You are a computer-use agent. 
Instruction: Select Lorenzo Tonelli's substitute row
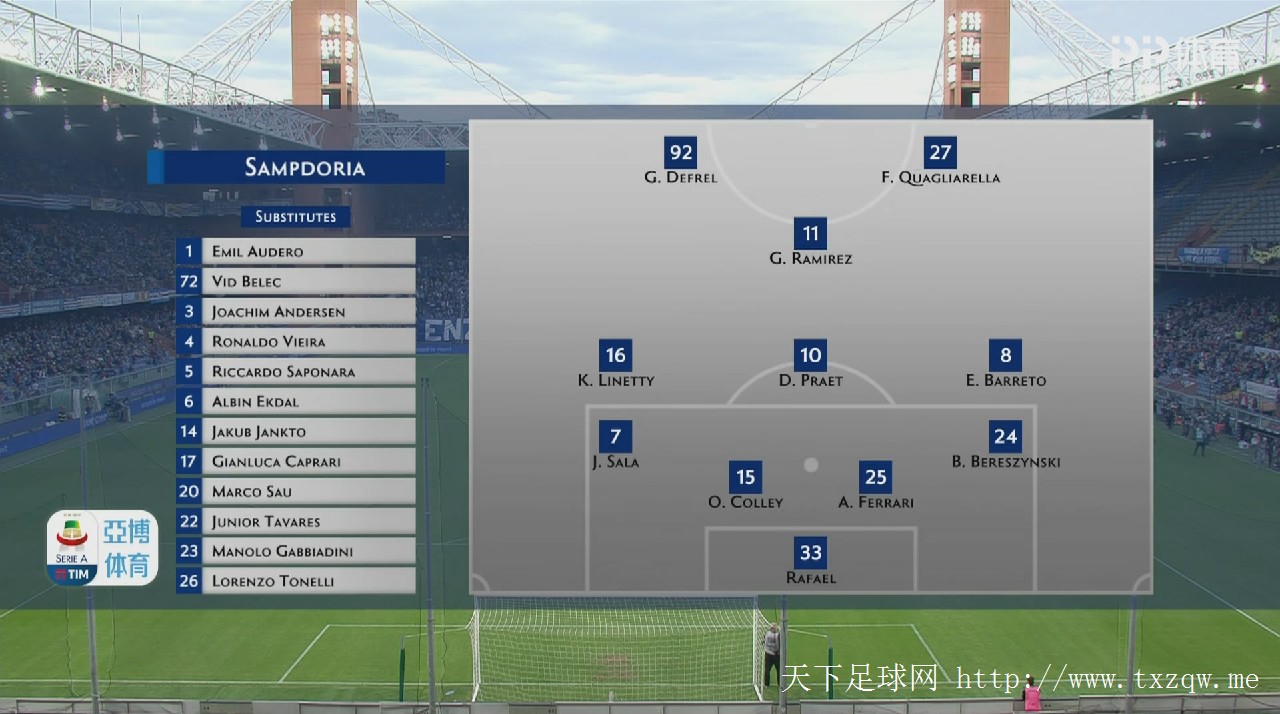(x=296, y=581)
